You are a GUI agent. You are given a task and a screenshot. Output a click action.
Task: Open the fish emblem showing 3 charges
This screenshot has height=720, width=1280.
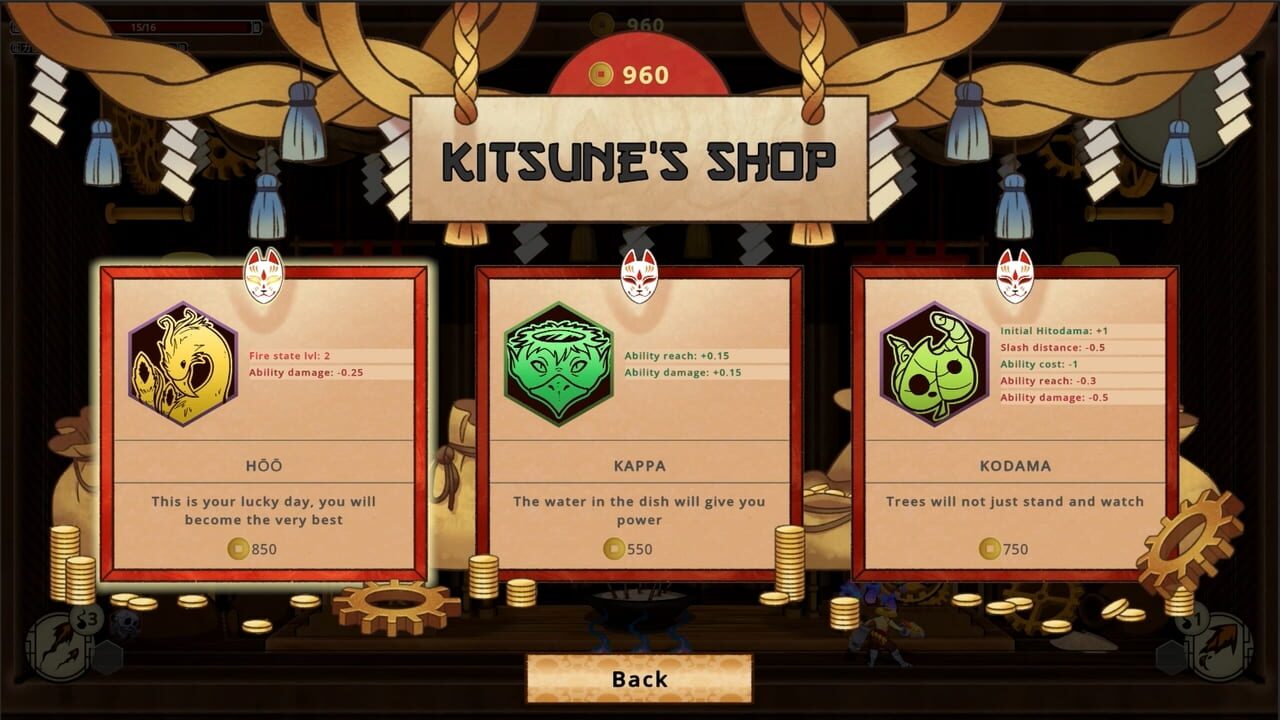tap(57, 648)
